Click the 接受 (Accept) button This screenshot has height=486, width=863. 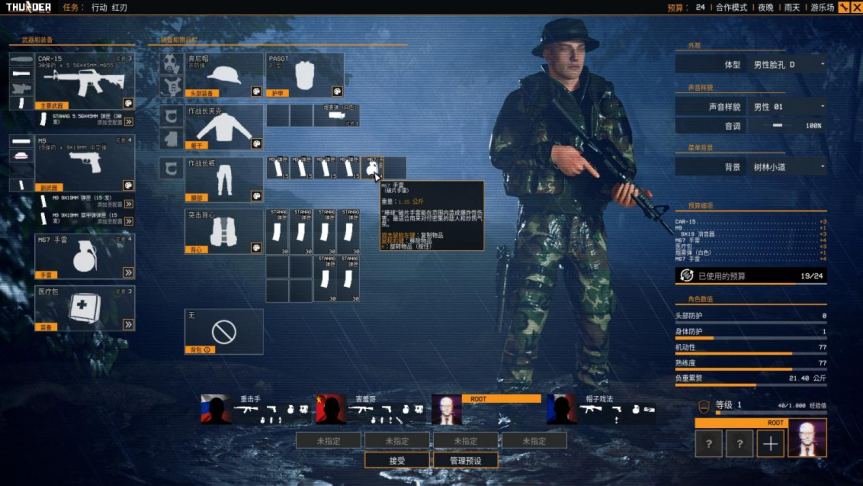click(x=397, y=460)
